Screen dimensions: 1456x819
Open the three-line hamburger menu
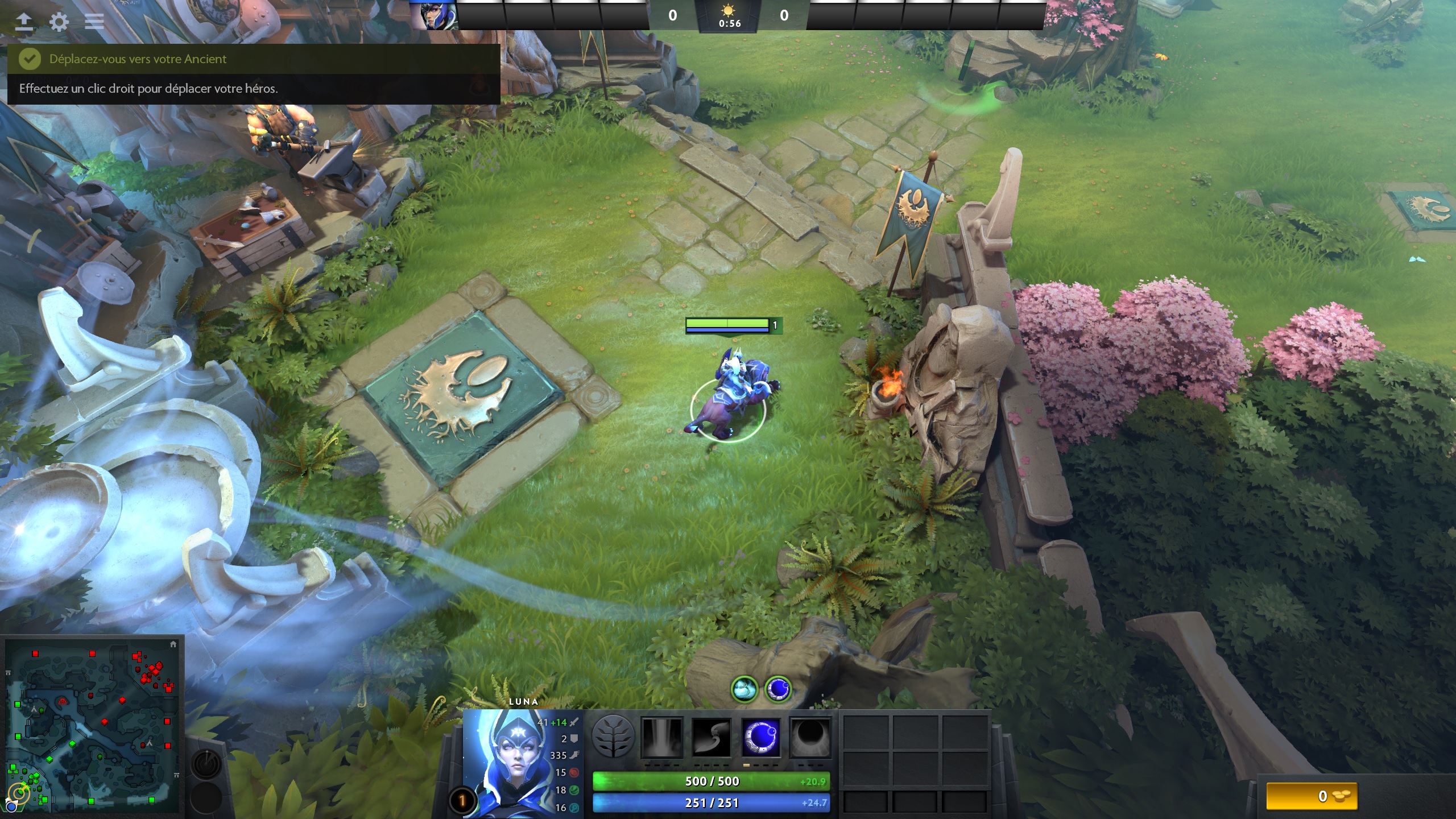94,22
